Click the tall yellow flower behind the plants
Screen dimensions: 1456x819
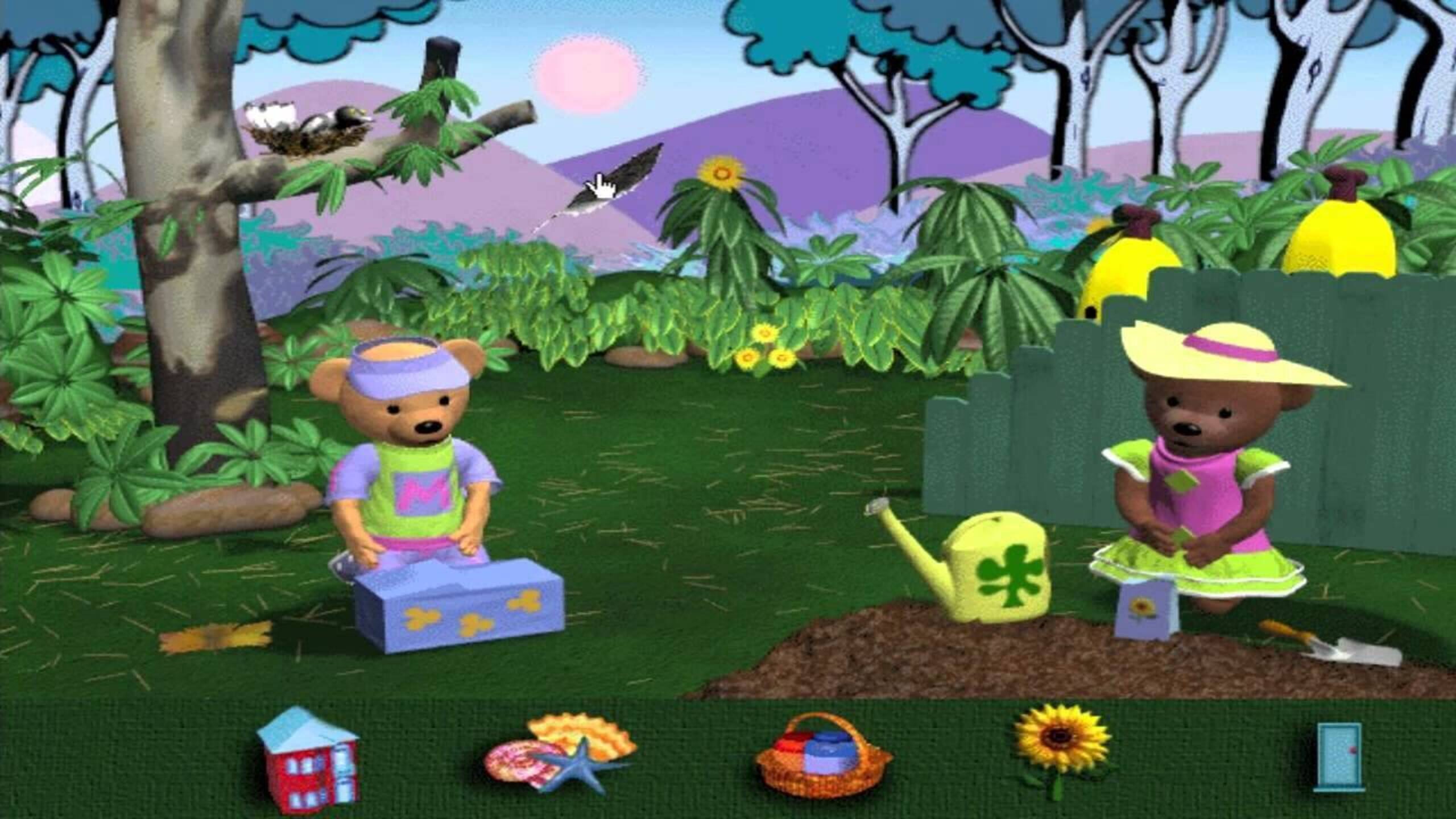pos(722,173)
